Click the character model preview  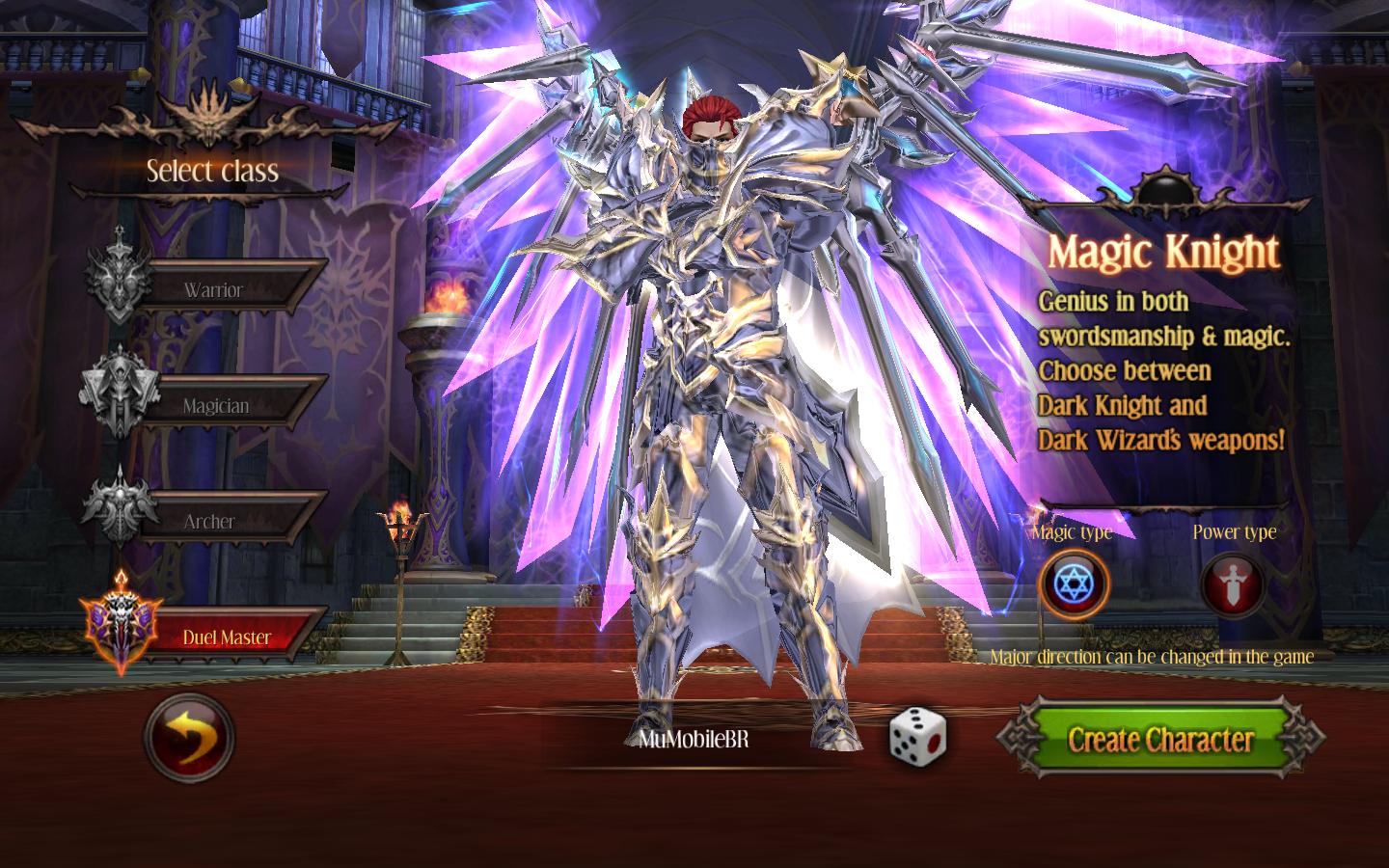click(x=733, y=386)
